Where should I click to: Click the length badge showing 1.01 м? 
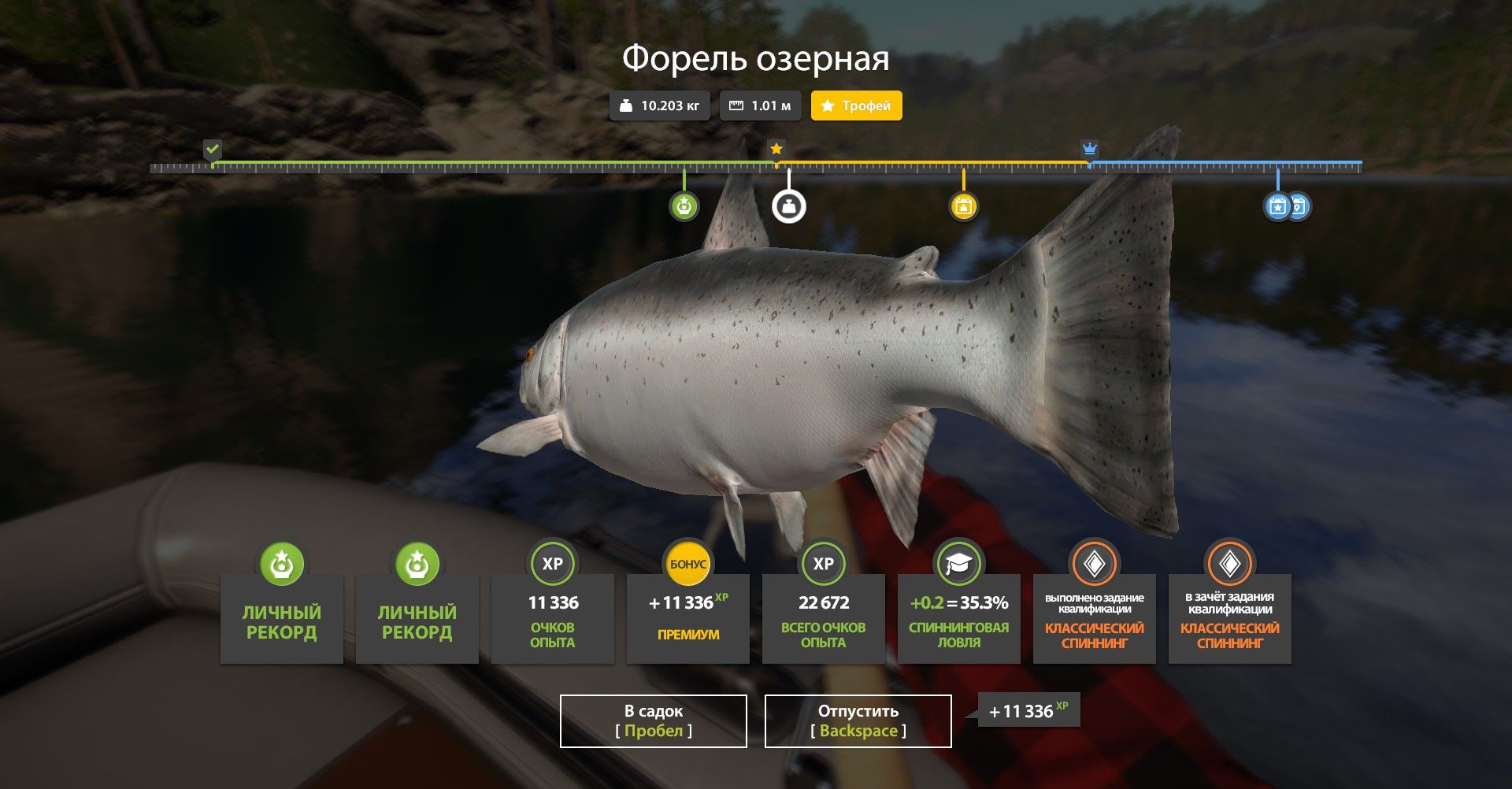(x=759, y=104)
